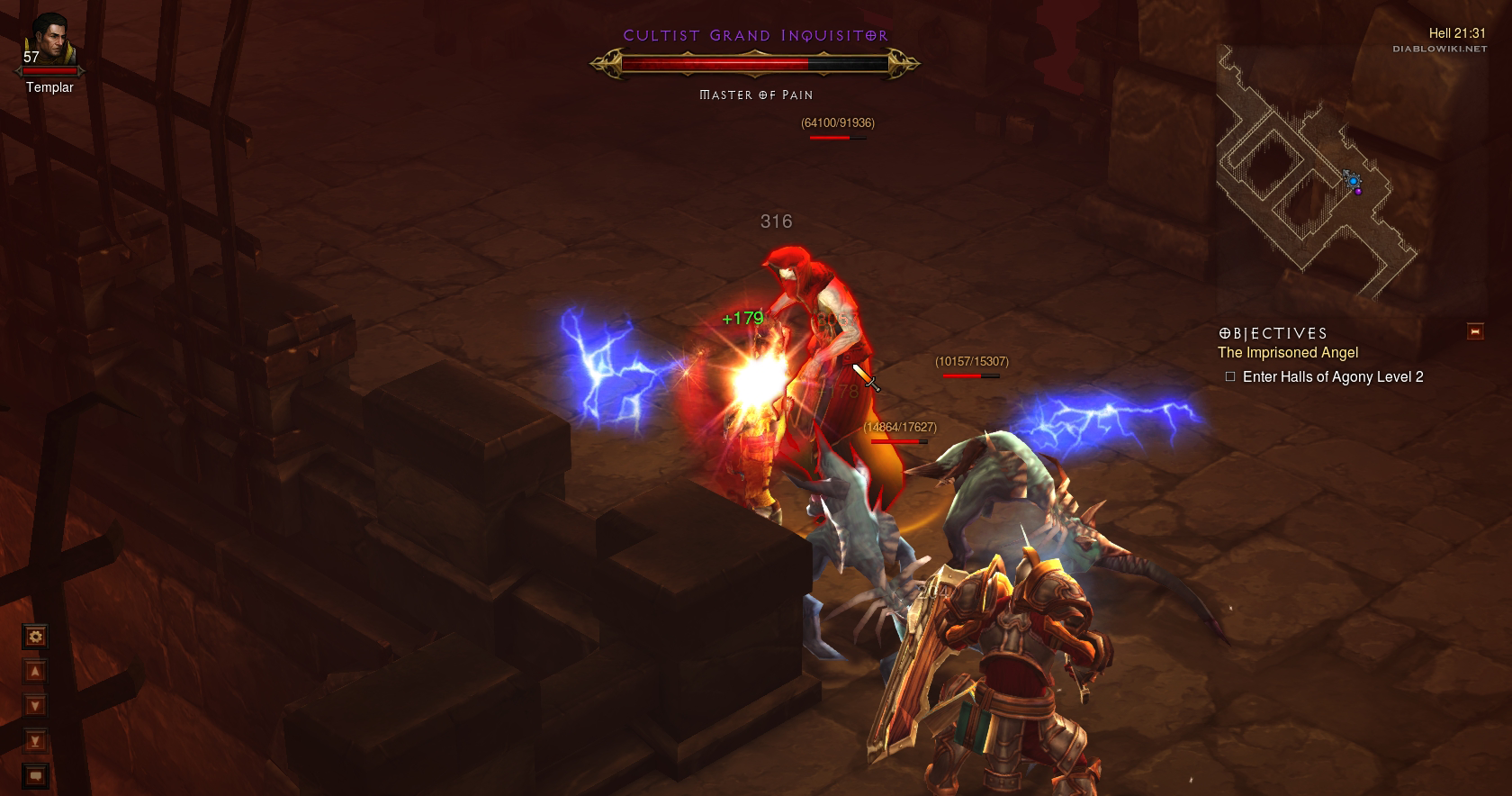Jump to chat bottom with underlined arrow button
1512x796 pixels.
click(x=35, y=741)
